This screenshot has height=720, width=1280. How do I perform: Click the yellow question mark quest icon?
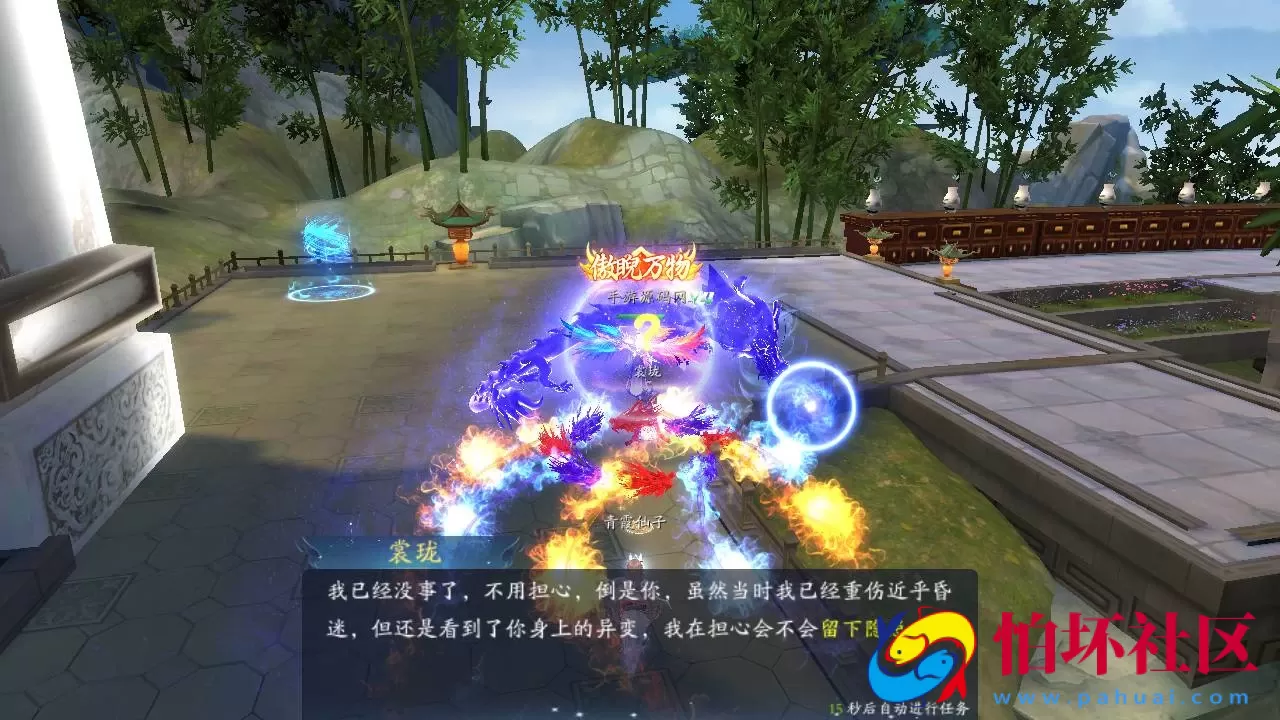pos(645,332)
